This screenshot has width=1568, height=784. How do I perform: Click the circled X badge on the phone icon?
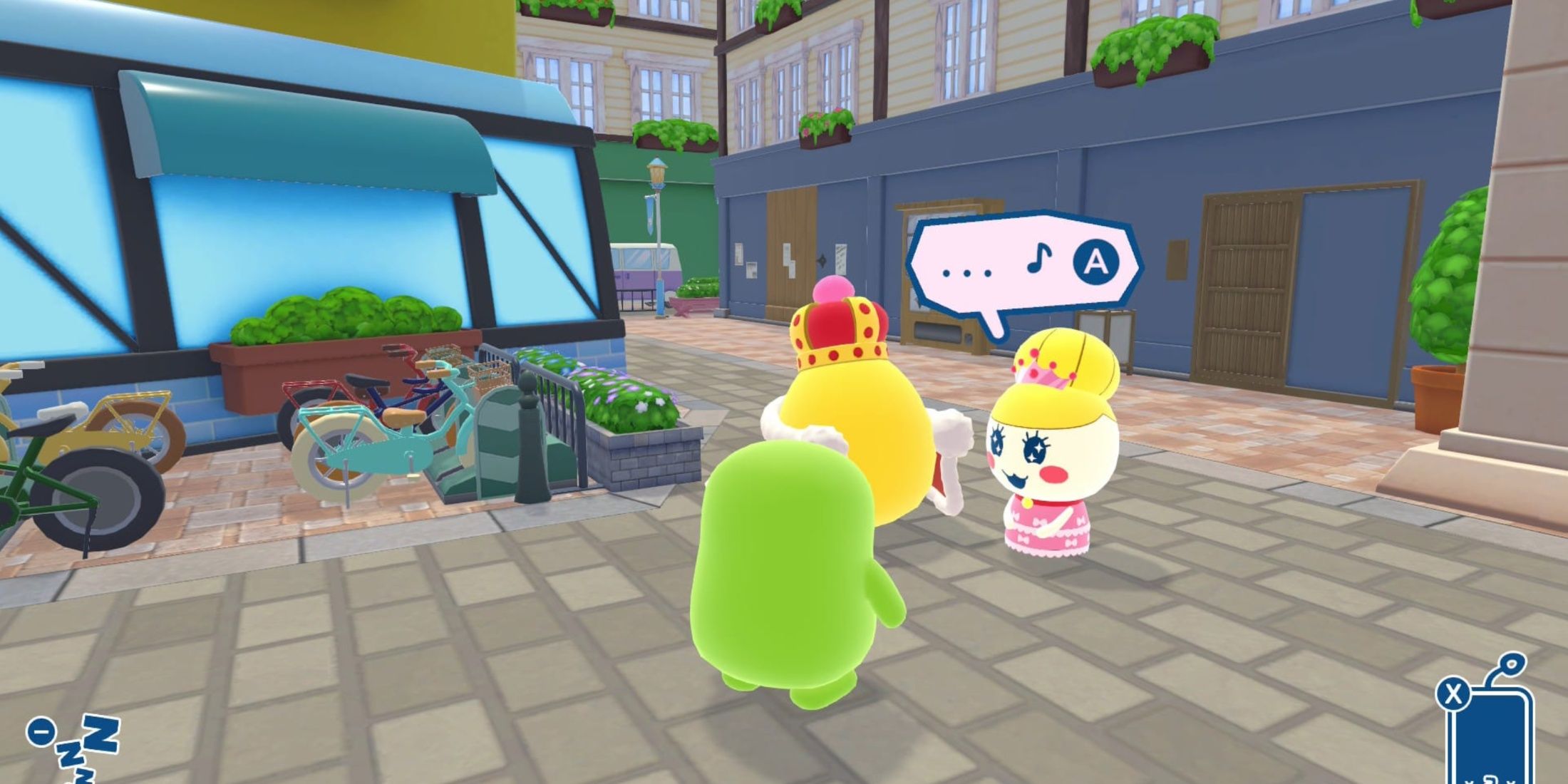1454,695
